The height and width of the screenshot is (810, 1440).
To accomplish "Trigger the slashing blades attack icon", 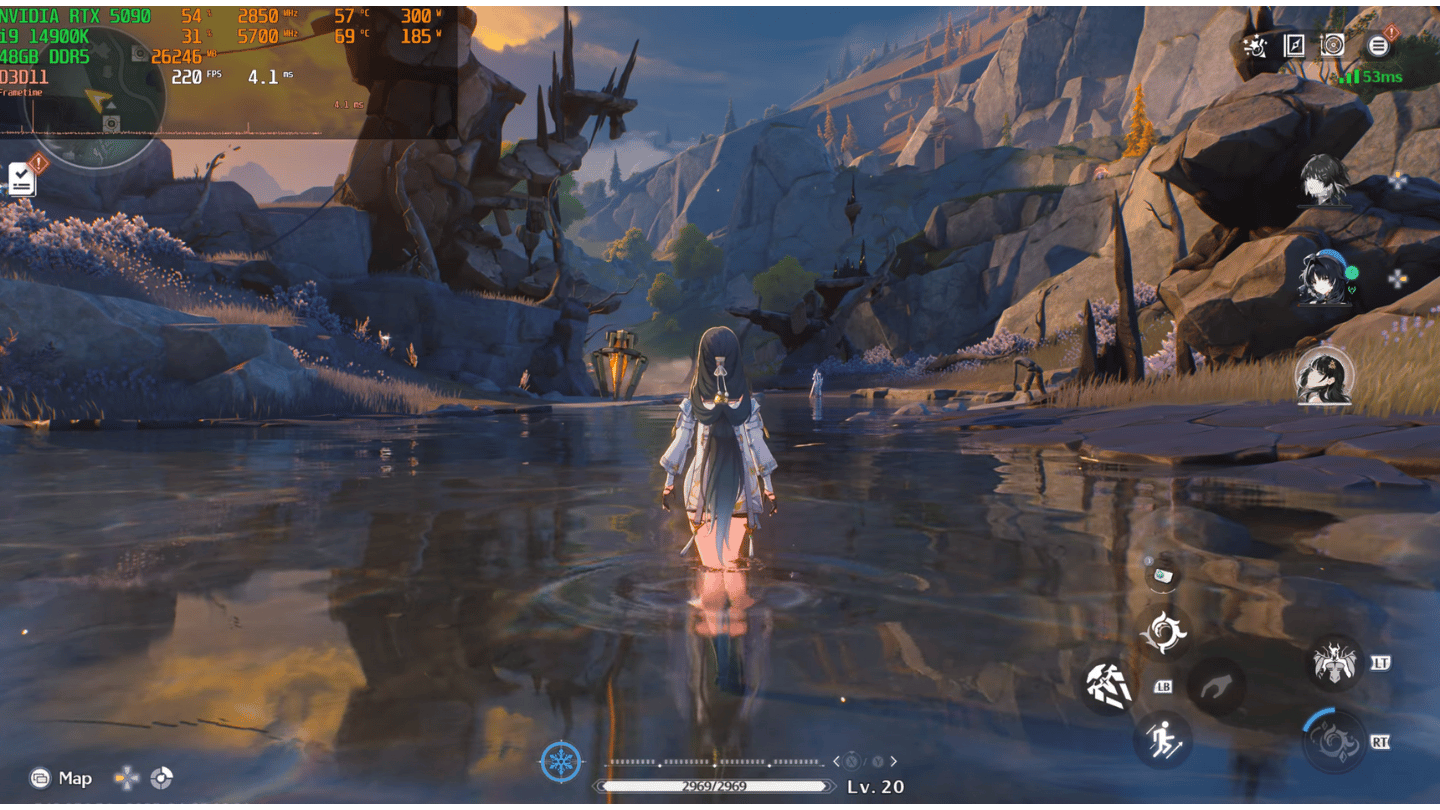I will [x=1109, y=686].
